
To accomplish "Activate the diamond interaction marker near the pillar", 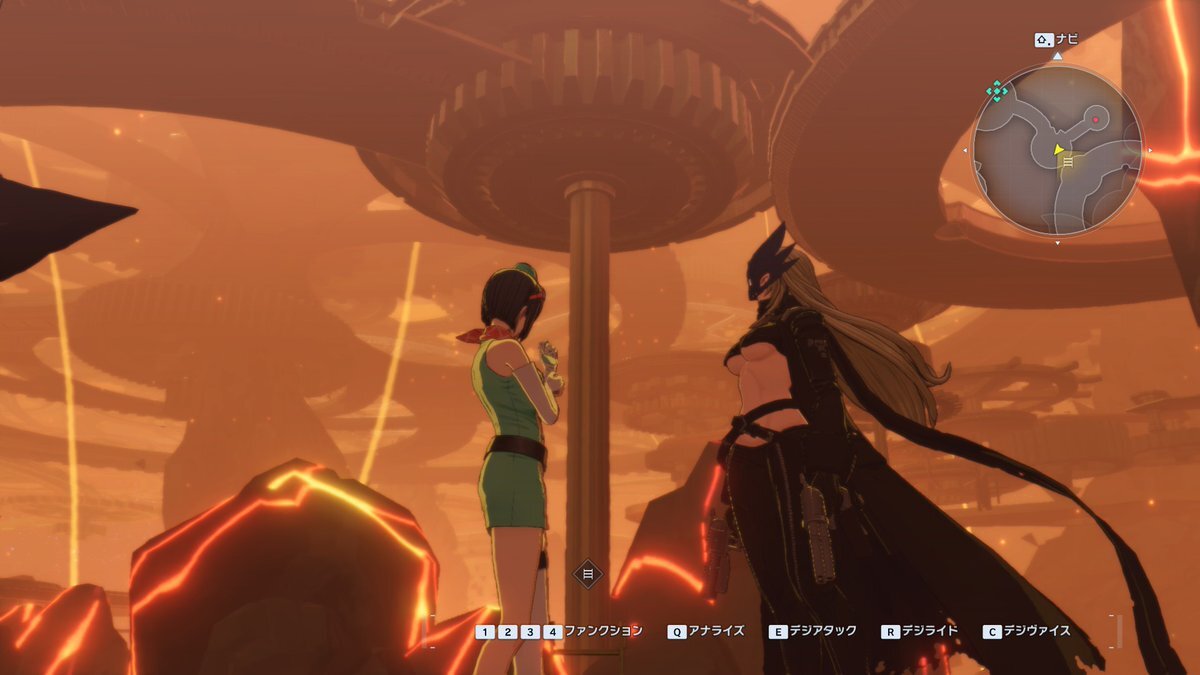I will (x=588, y=573).
